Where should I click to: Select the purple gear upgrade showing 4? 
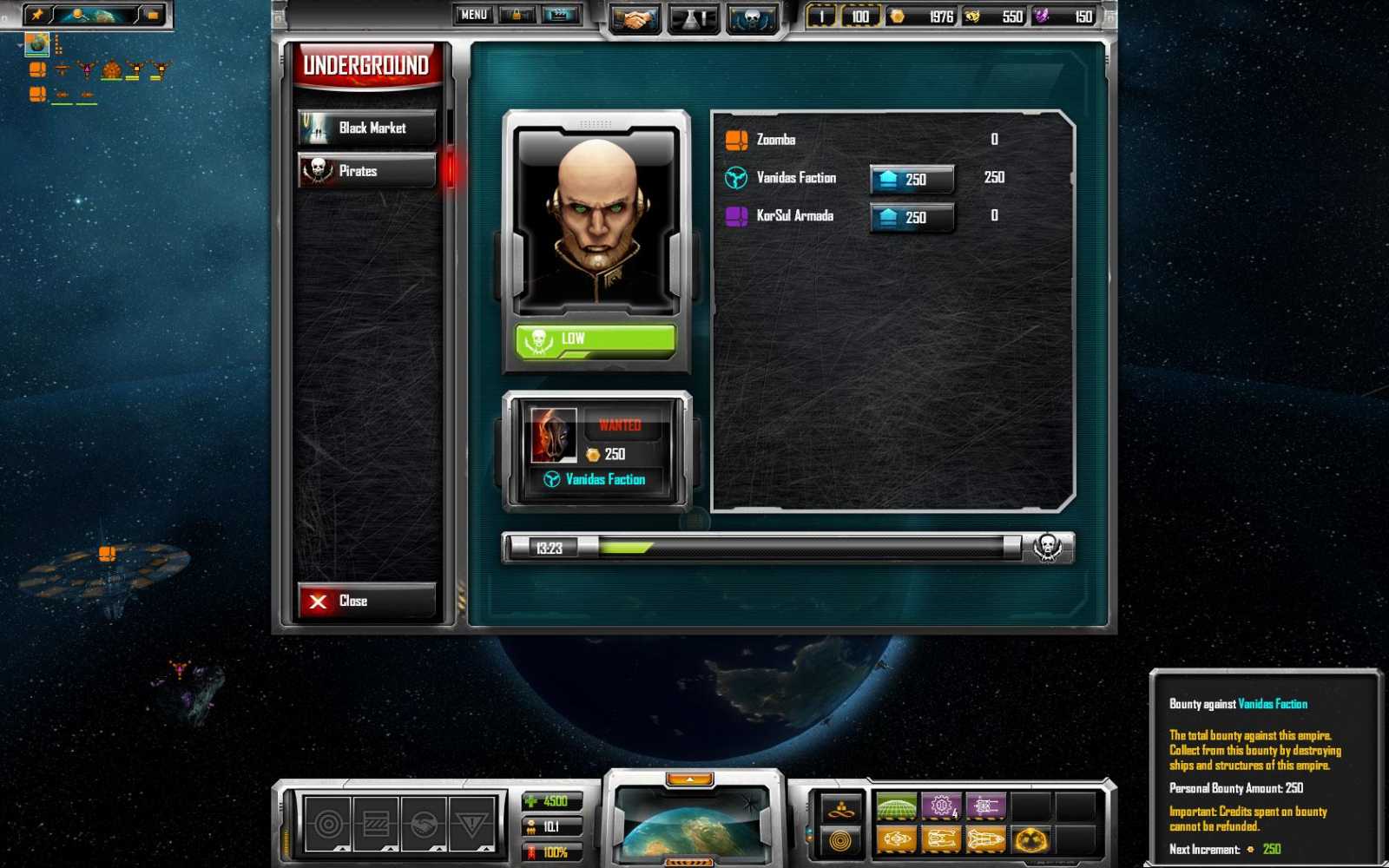click(x=942, y=807)
